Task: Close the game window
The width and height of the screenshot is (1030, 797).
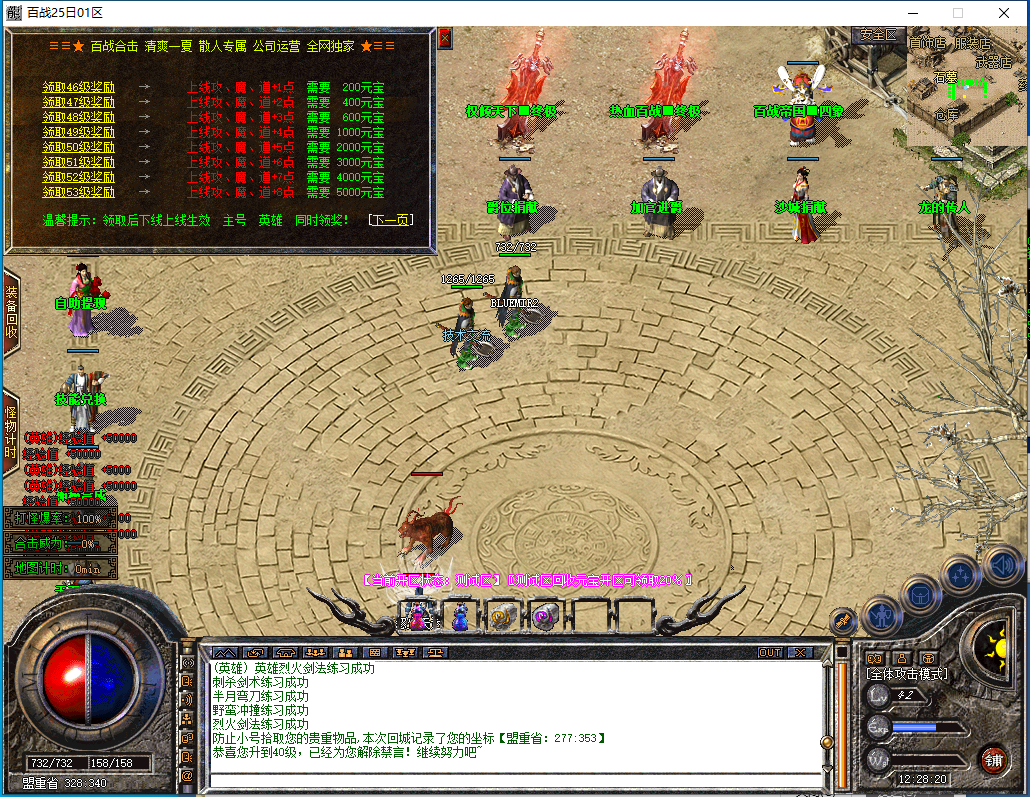Action: (x=1003, y=13)
